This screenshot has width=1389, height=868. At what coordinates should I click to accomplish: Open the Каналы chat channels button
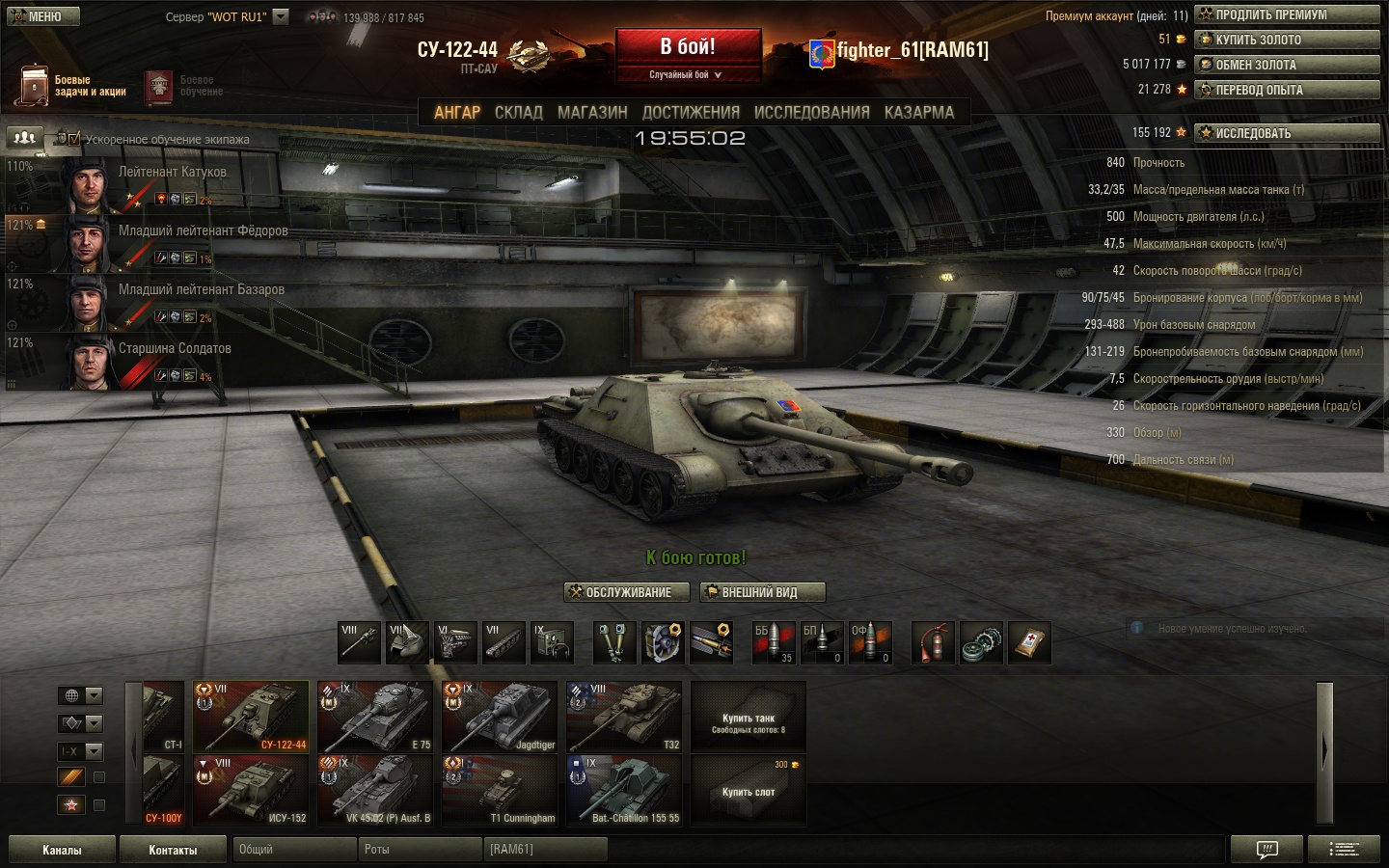[62, 850]
